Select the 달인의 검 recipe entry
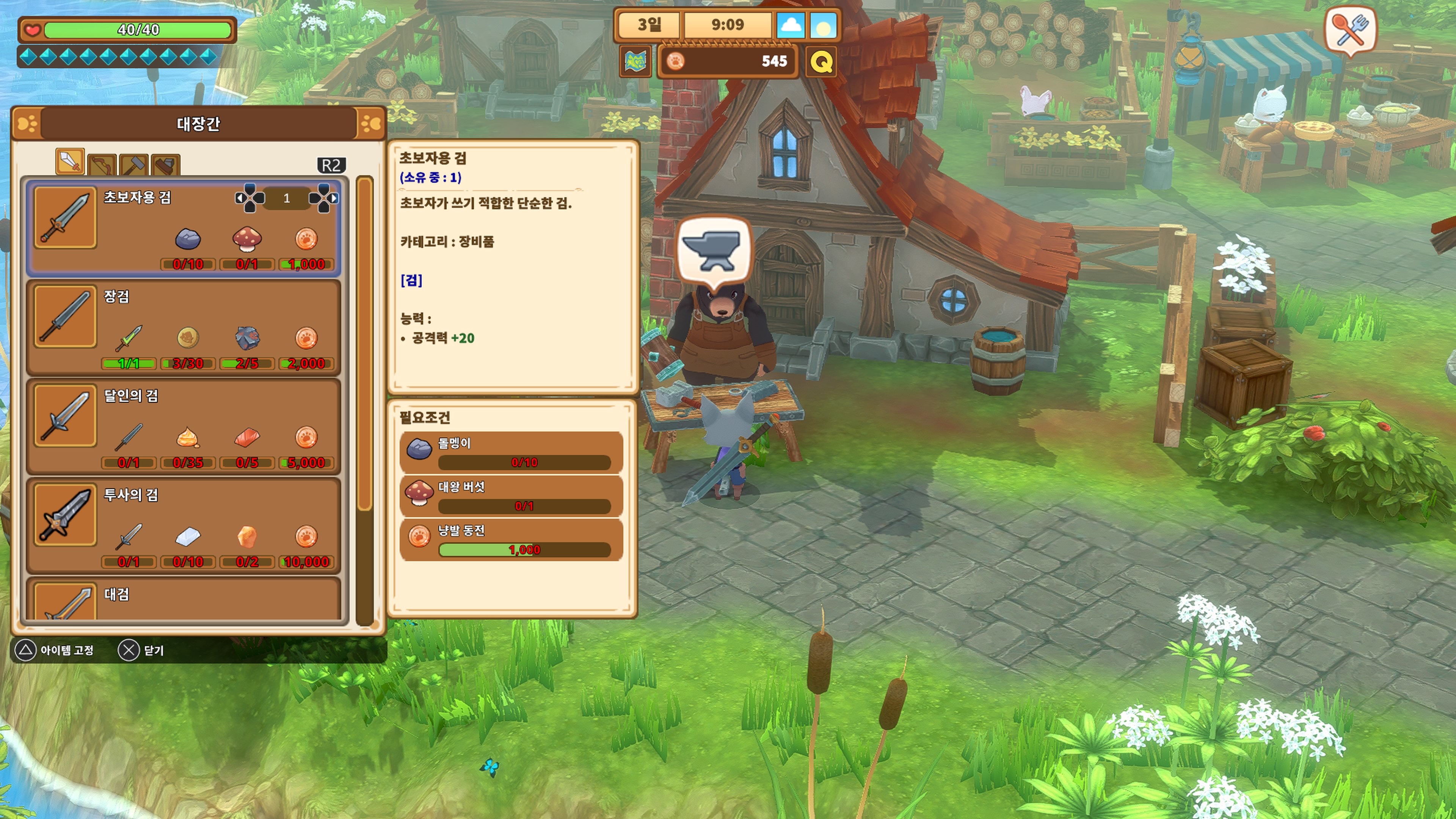Screen dimensions: 1456x819 (x=184, y=427)
